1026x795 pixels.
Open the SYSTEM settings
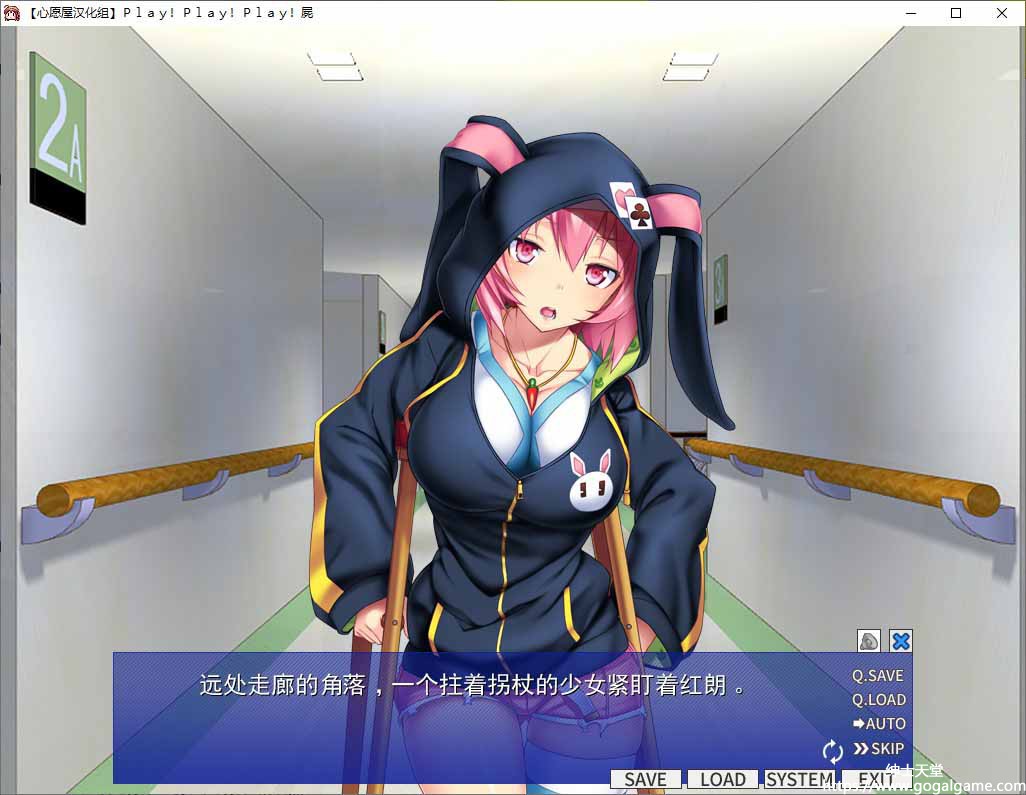coord(799,780)
